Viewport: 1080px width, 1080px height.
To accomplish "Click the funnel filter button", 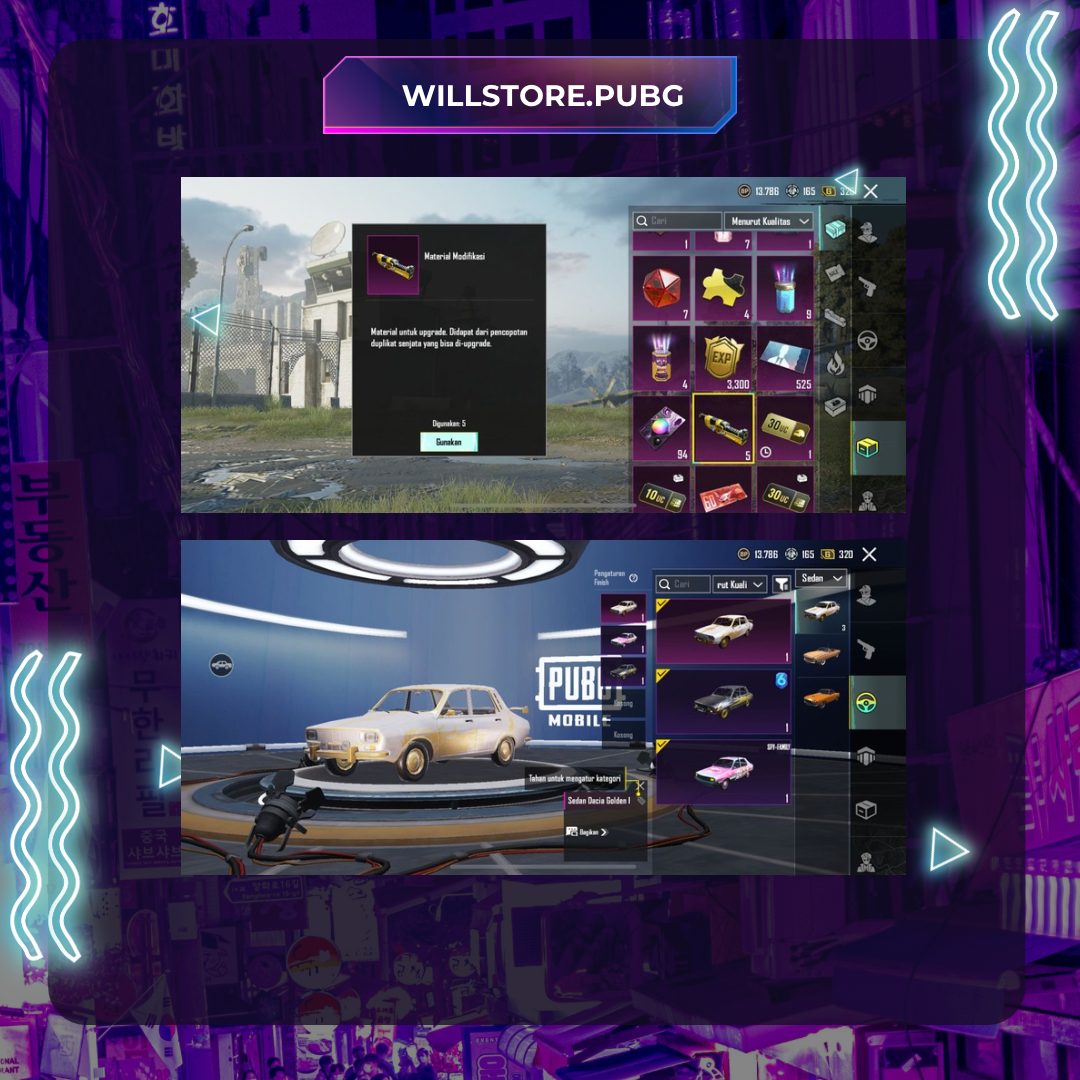I will [781, 584].
